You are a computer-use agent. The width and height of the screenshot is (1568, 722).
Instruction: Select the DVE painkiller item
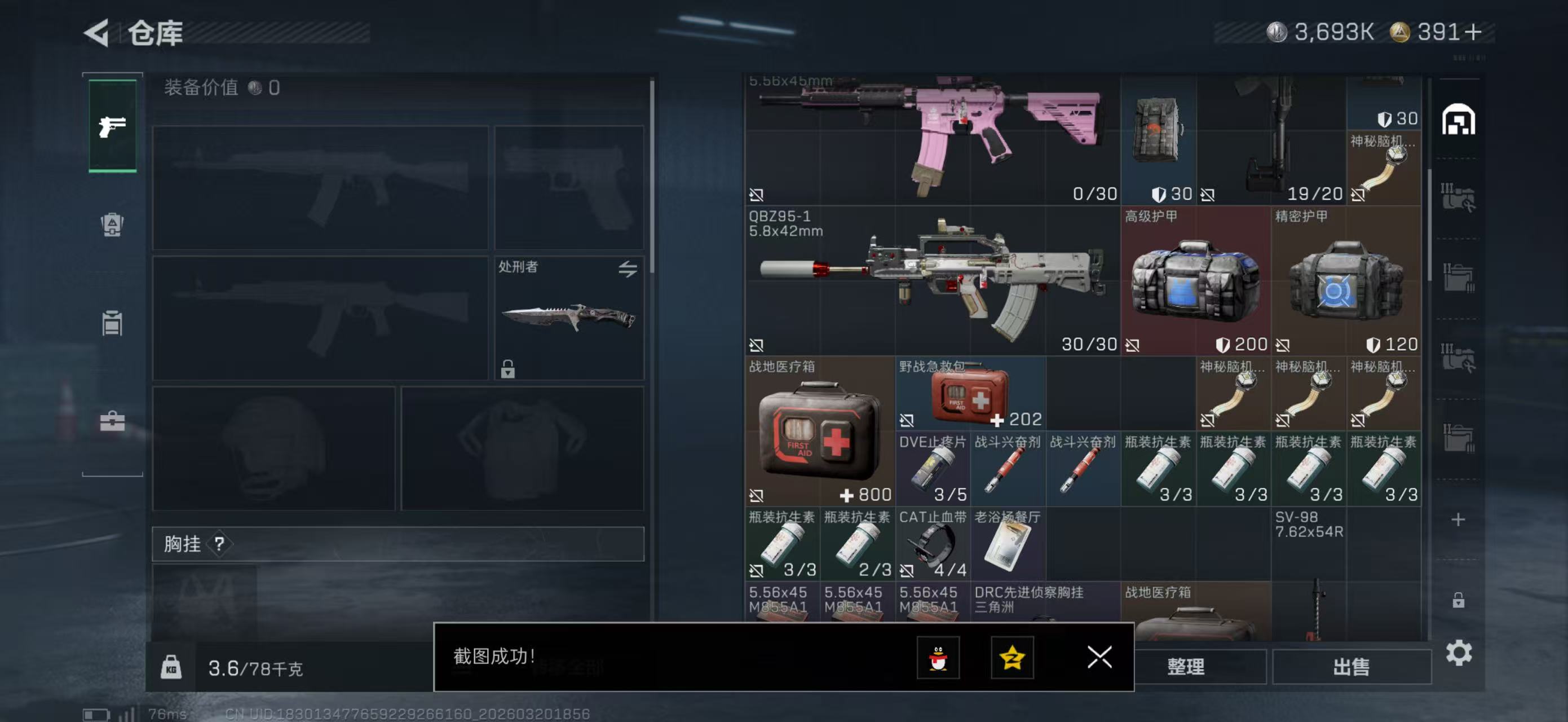[x=932, y=469]
